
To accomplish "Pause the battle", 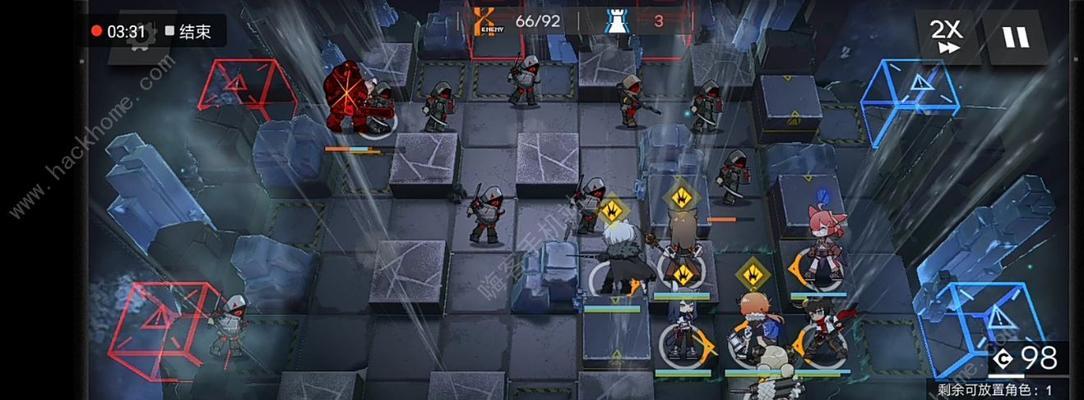I will (x=1015, y=37).
